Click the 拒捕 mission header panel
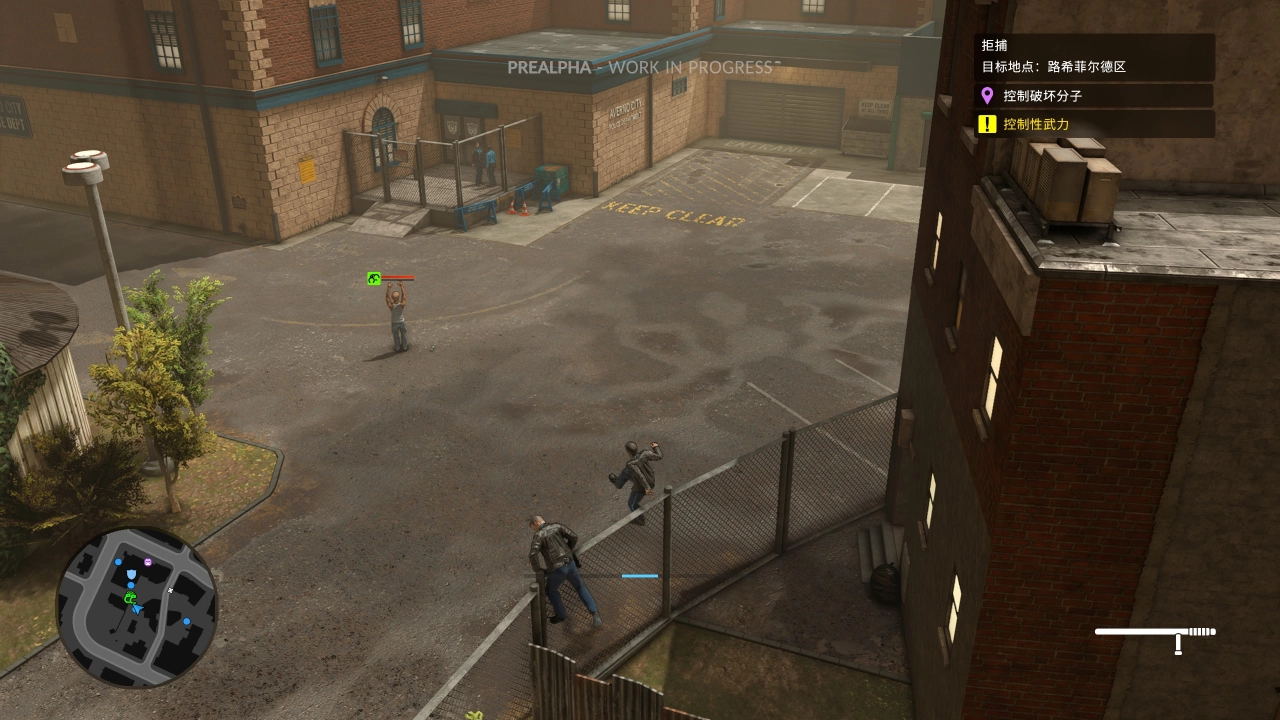 coord(1095,56)
